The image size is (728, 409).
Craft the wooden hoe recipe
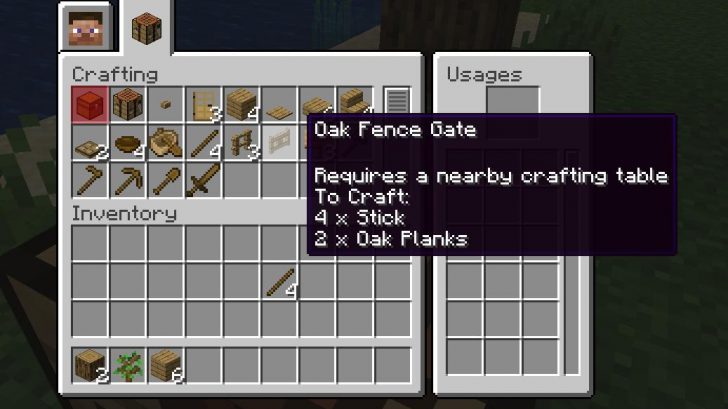point(90,181)
